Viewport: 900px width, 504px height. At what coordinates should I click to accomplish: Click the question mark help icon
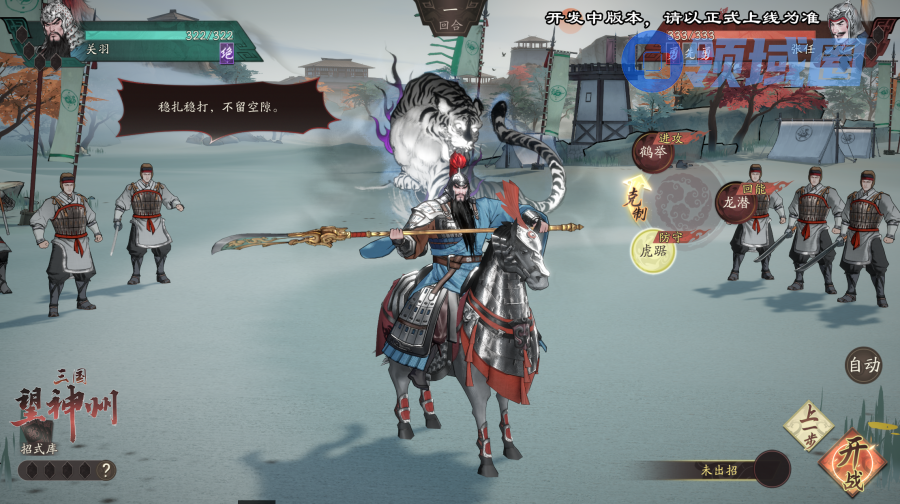tap(105, 470)
